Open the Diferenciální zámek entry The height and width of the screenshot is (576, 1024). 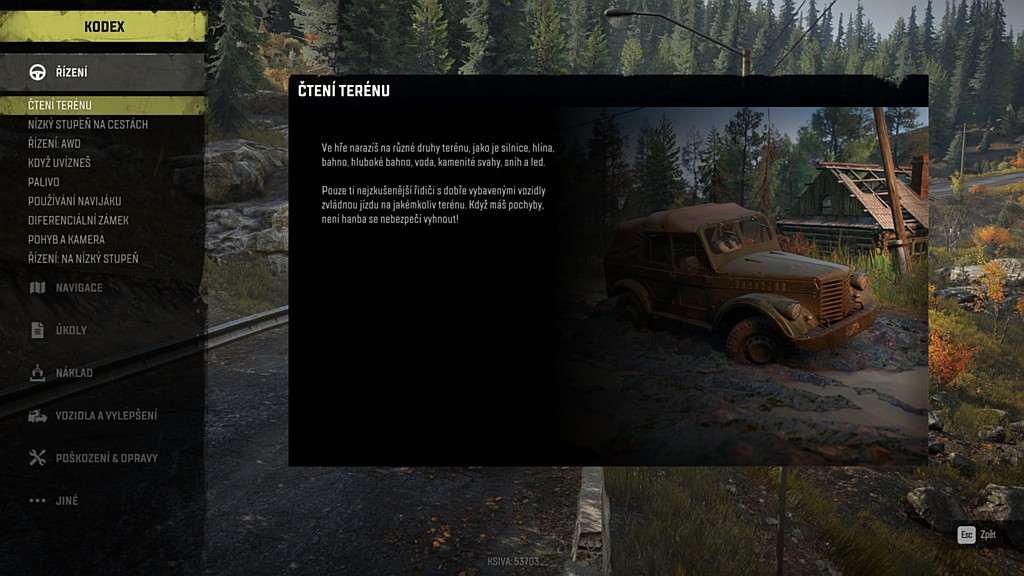click(78, 220)
